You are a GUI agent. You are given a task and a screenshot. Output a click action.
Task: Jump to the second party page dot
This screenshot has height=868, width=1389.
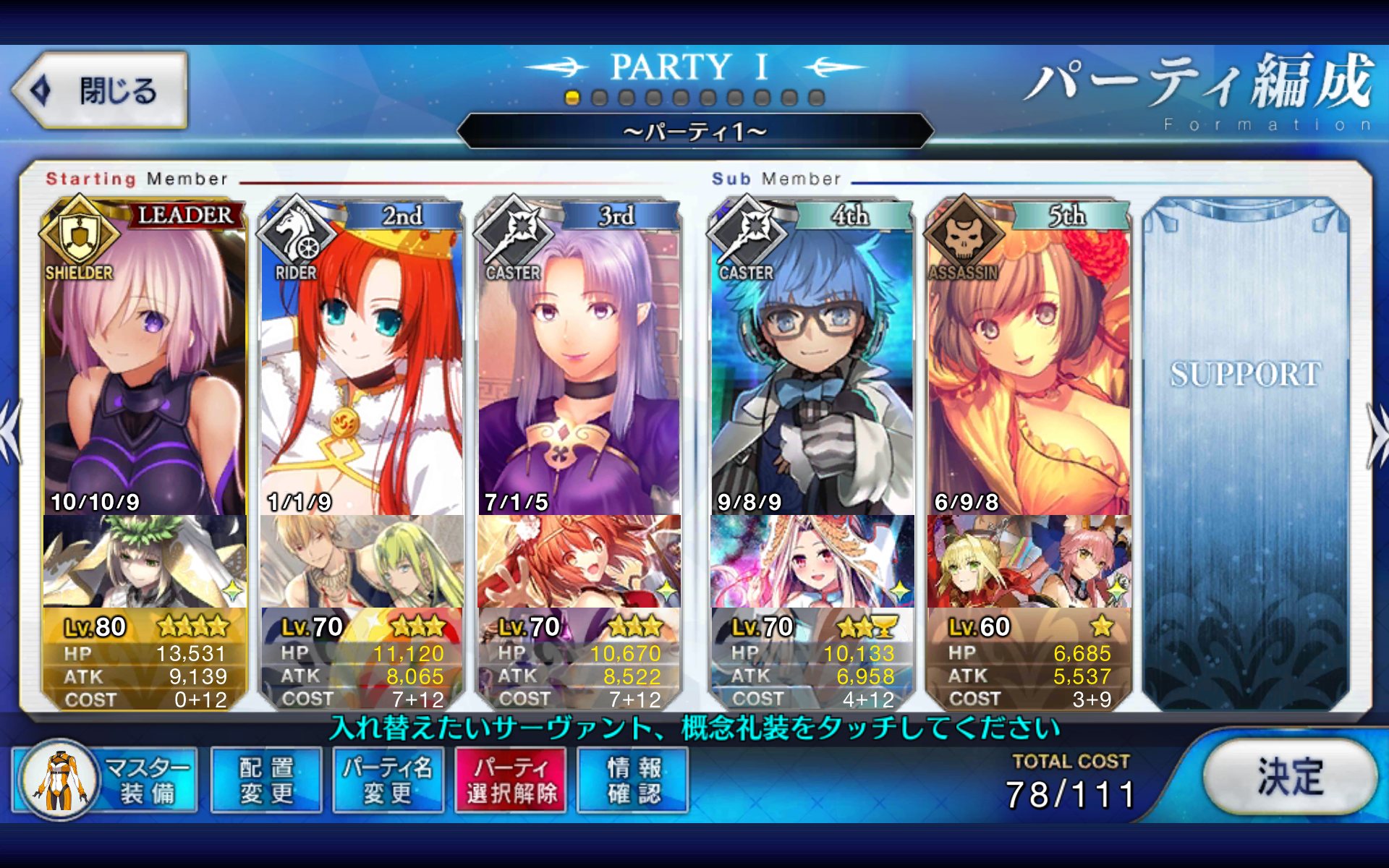click(x=599, y=98)
